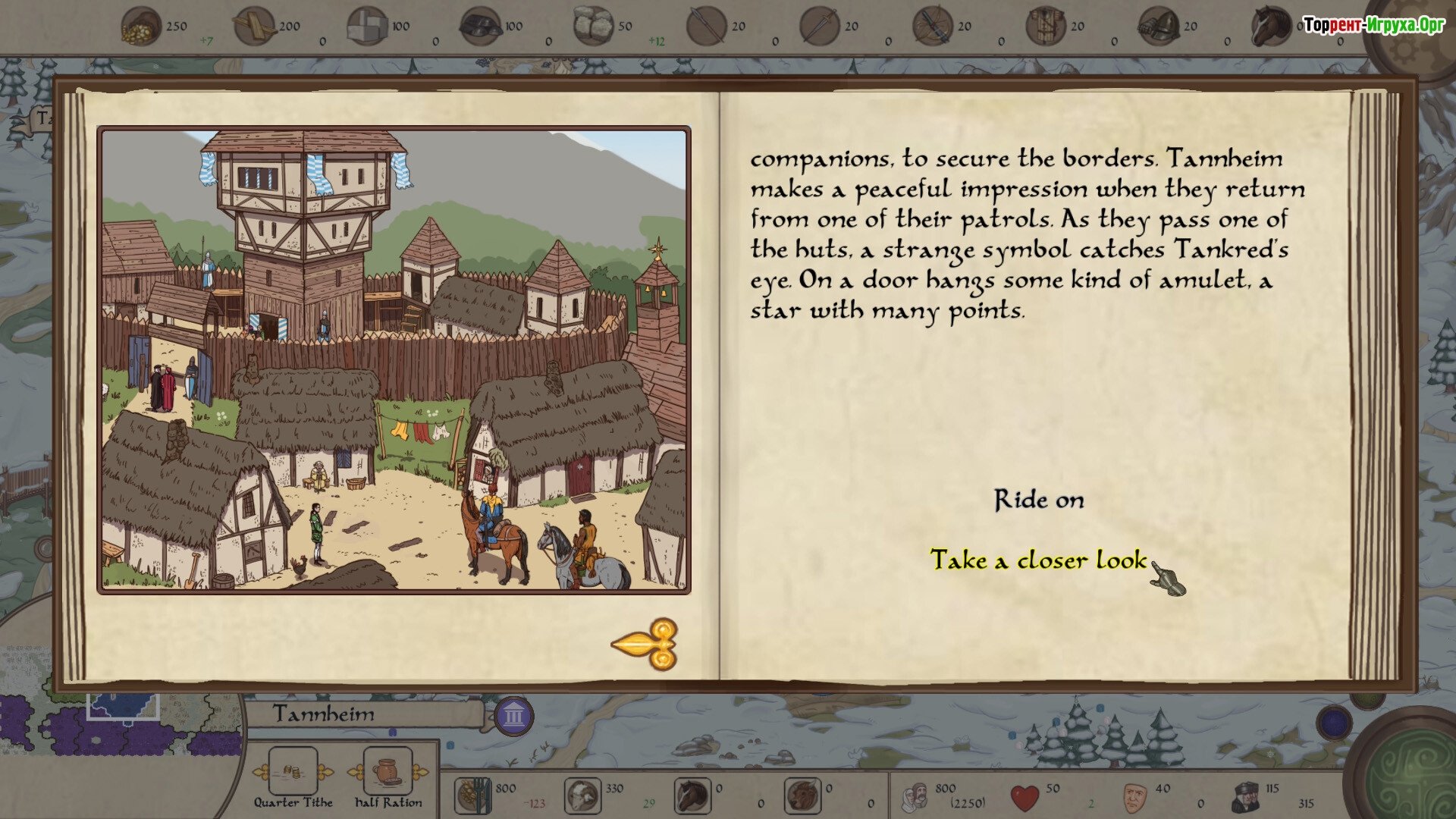Click the gold coins resource icon
This screenshot has height=819, width=1456.
pyautogui.click(x=142, y=27)
